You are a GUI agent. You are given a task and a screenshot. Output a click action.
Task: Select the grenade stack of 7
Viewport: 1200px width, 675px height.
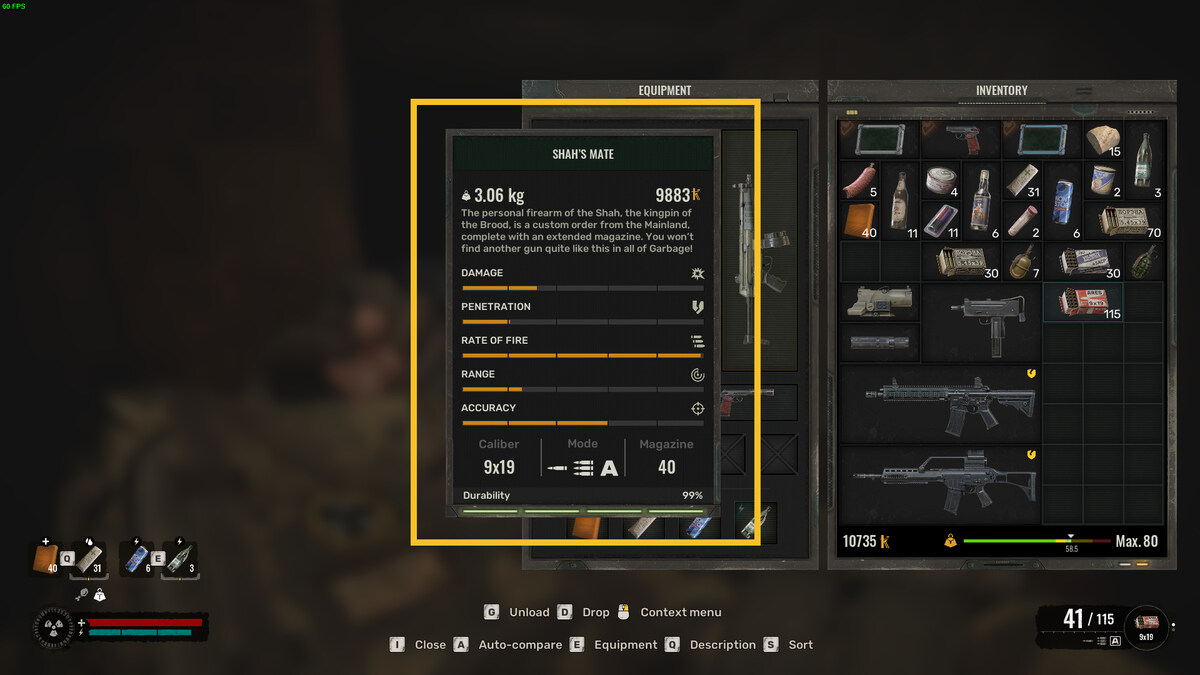tap(1021, 262)
